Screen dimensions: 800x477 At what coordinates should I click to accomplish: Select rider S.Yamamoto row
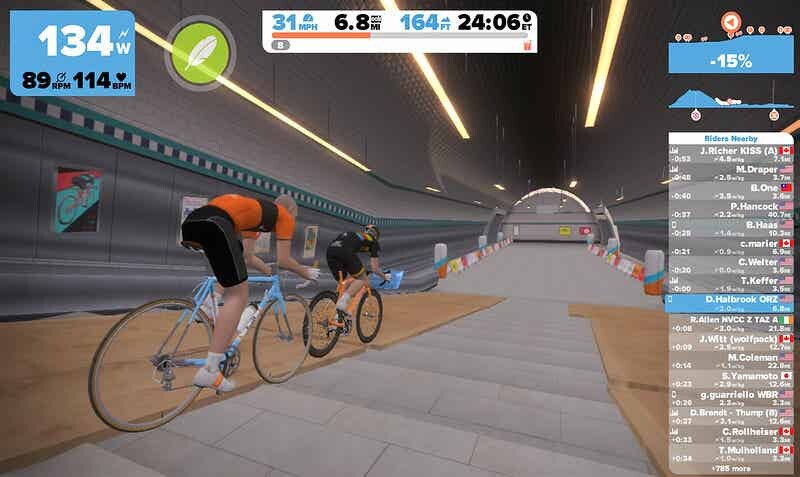[x=731, y=379]
